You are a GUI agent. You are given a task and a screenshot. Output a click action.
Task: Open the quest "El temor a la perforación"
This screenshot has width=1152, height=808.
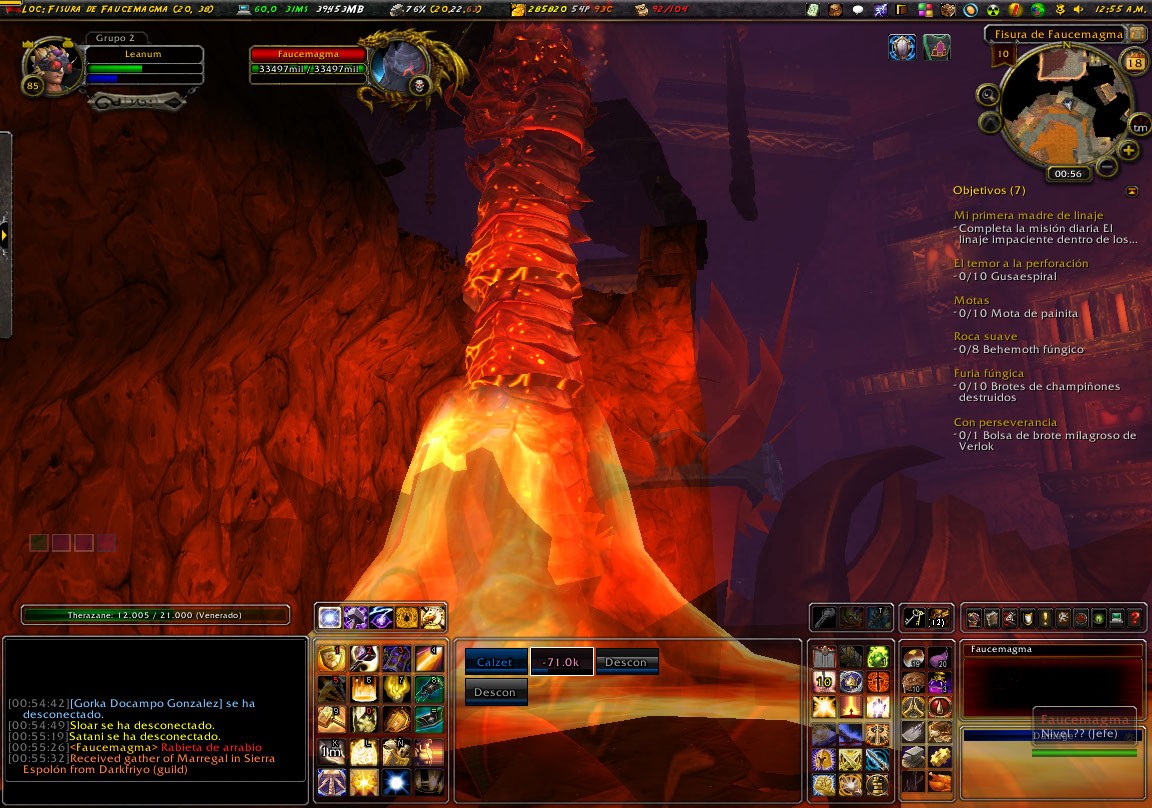tap(1021, 263)
